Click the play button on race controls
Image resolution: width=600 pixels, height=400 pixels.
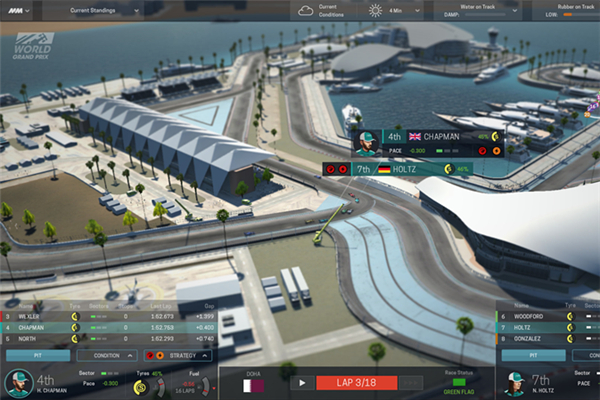(x=299, y=382)
